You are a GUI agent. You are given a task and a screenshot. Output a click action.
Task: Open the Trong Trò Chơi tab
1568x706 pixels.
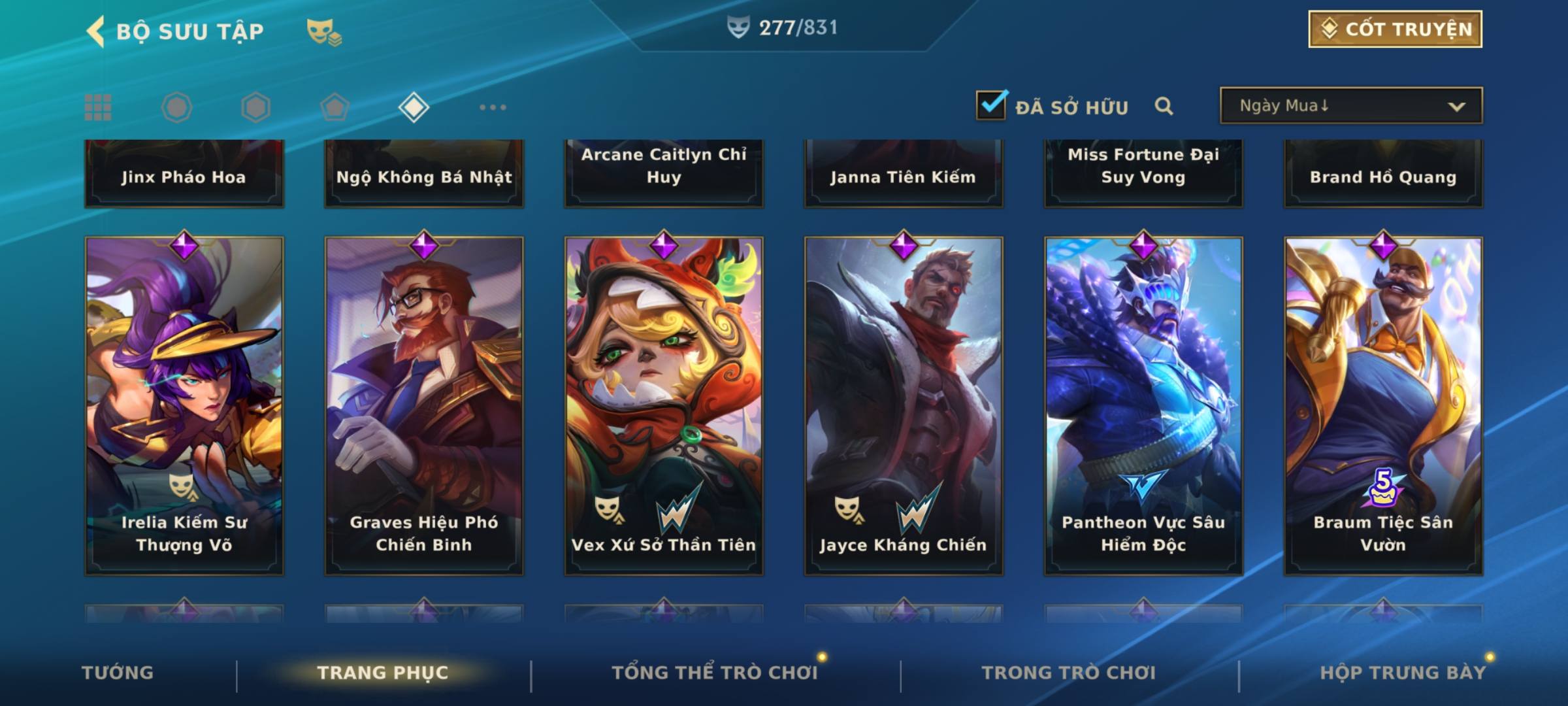pos(1069,673)
